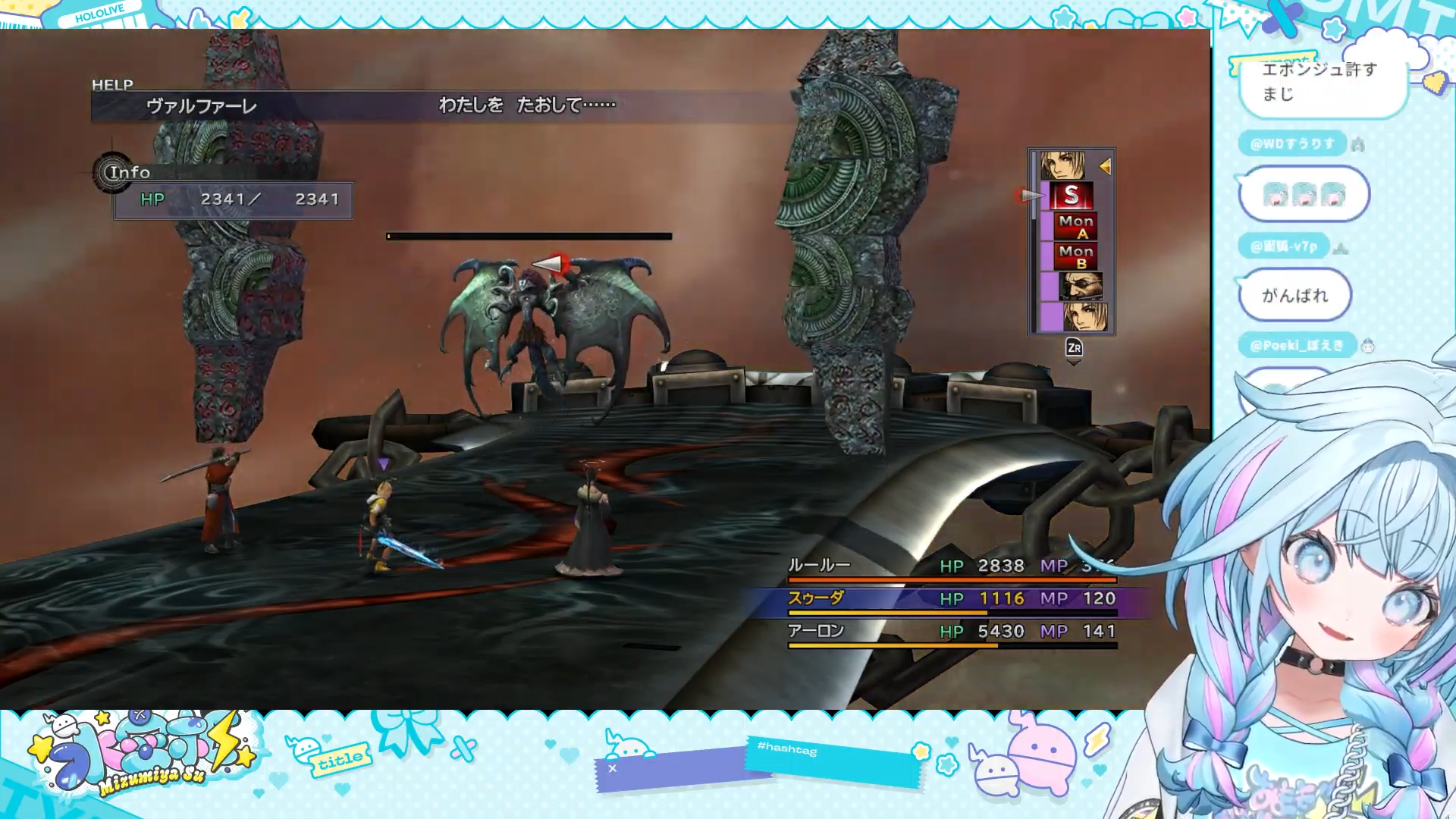The image size is (1456, 819).
Task: Select アーロン party row
Action: point(951,631)
